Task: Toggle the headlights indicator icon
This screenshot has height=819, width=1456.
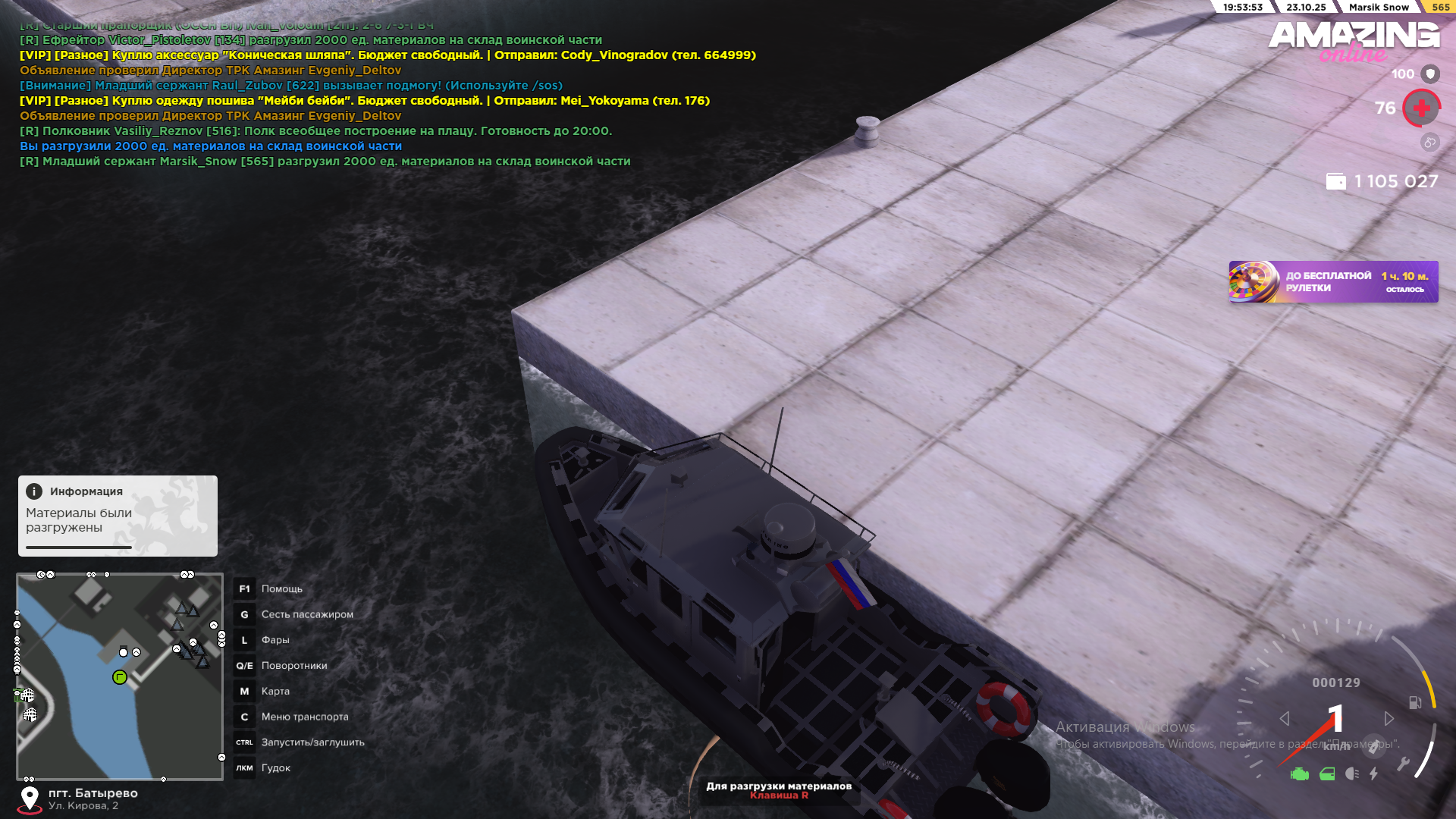Action: pyautogui.click(x=1351, y=773)
